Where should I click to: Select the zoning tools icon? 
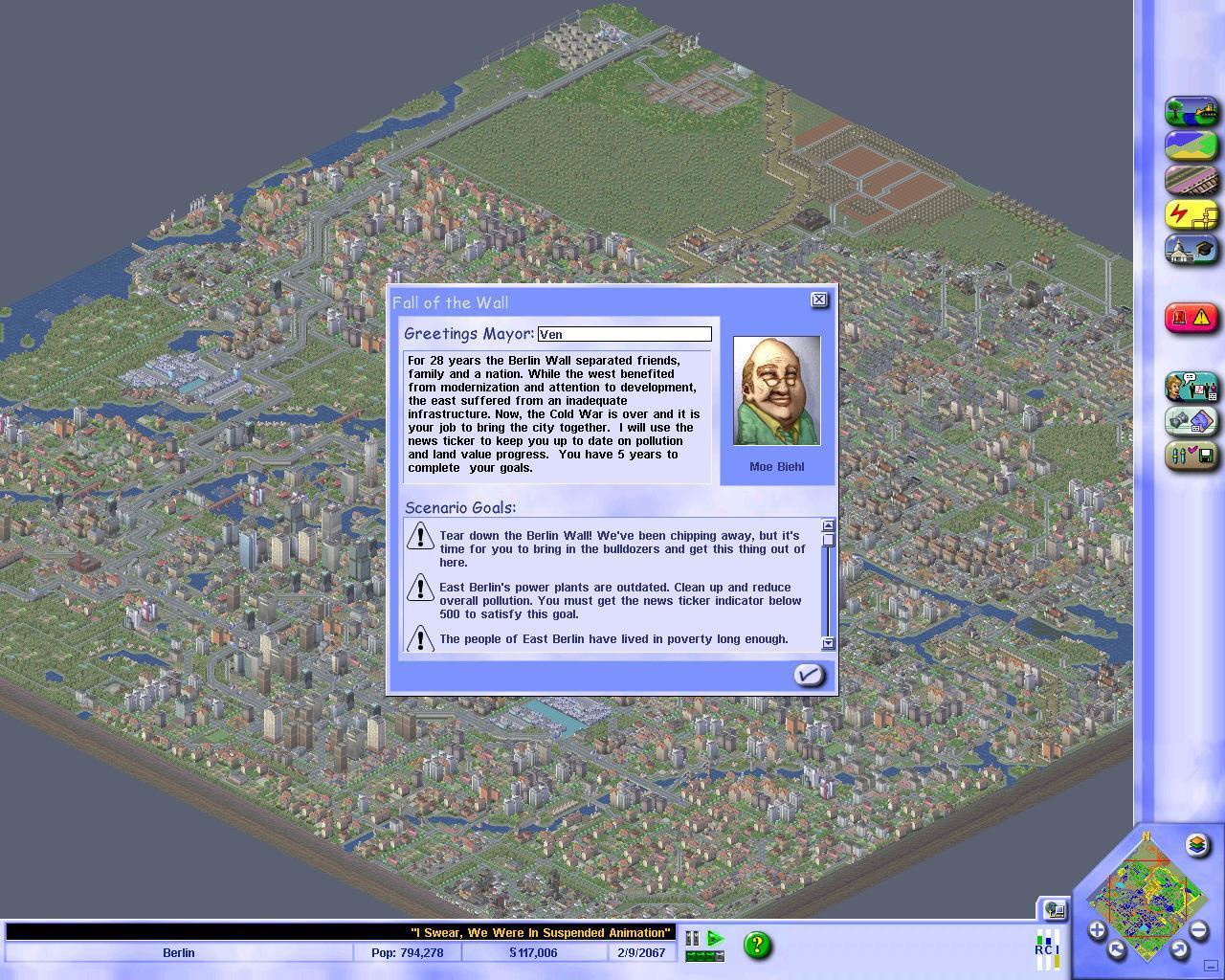(1190, 145)
